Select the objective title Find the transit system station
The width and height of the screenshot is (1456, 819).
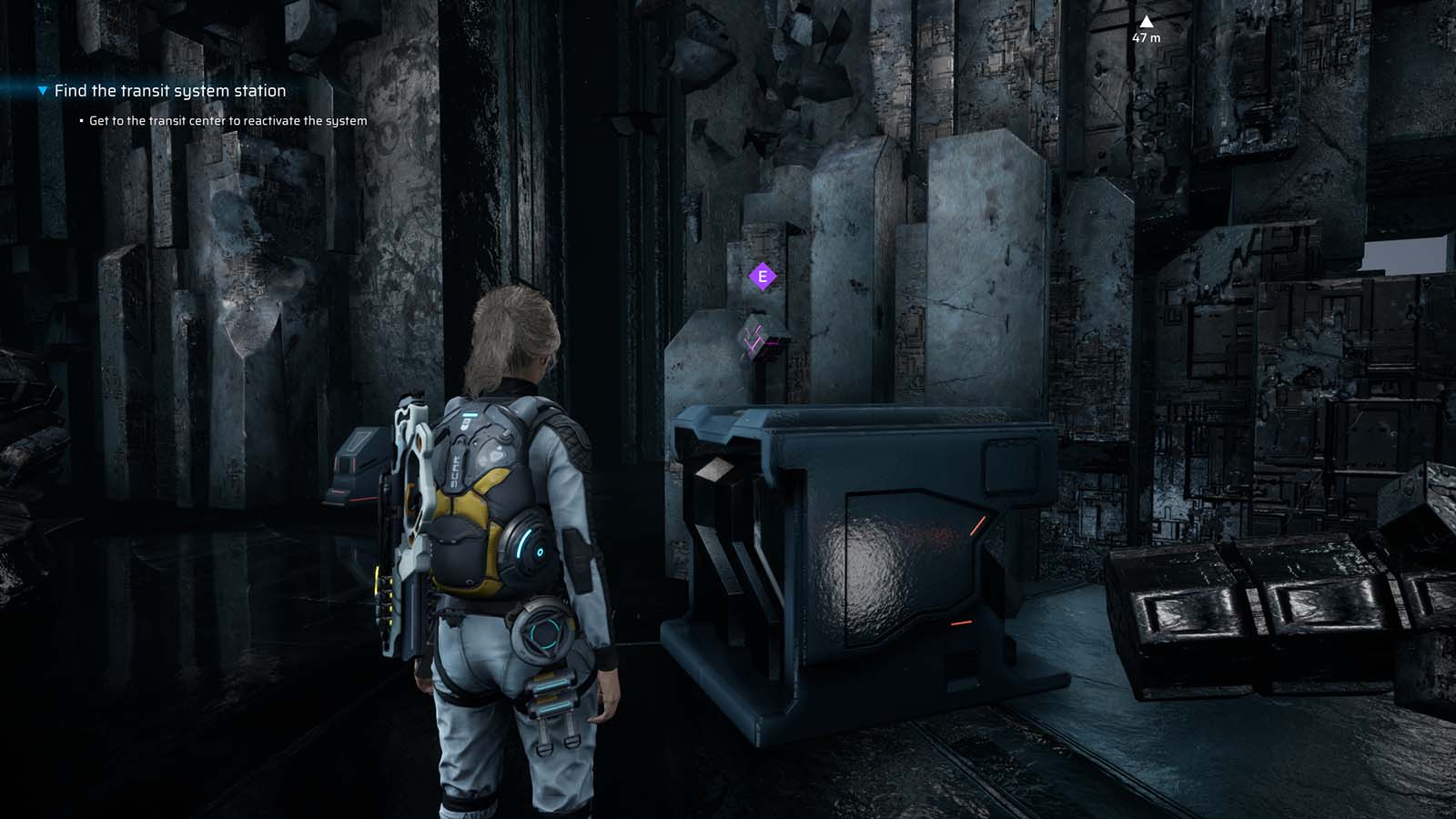pyautogui.click(x=170, y=91)
